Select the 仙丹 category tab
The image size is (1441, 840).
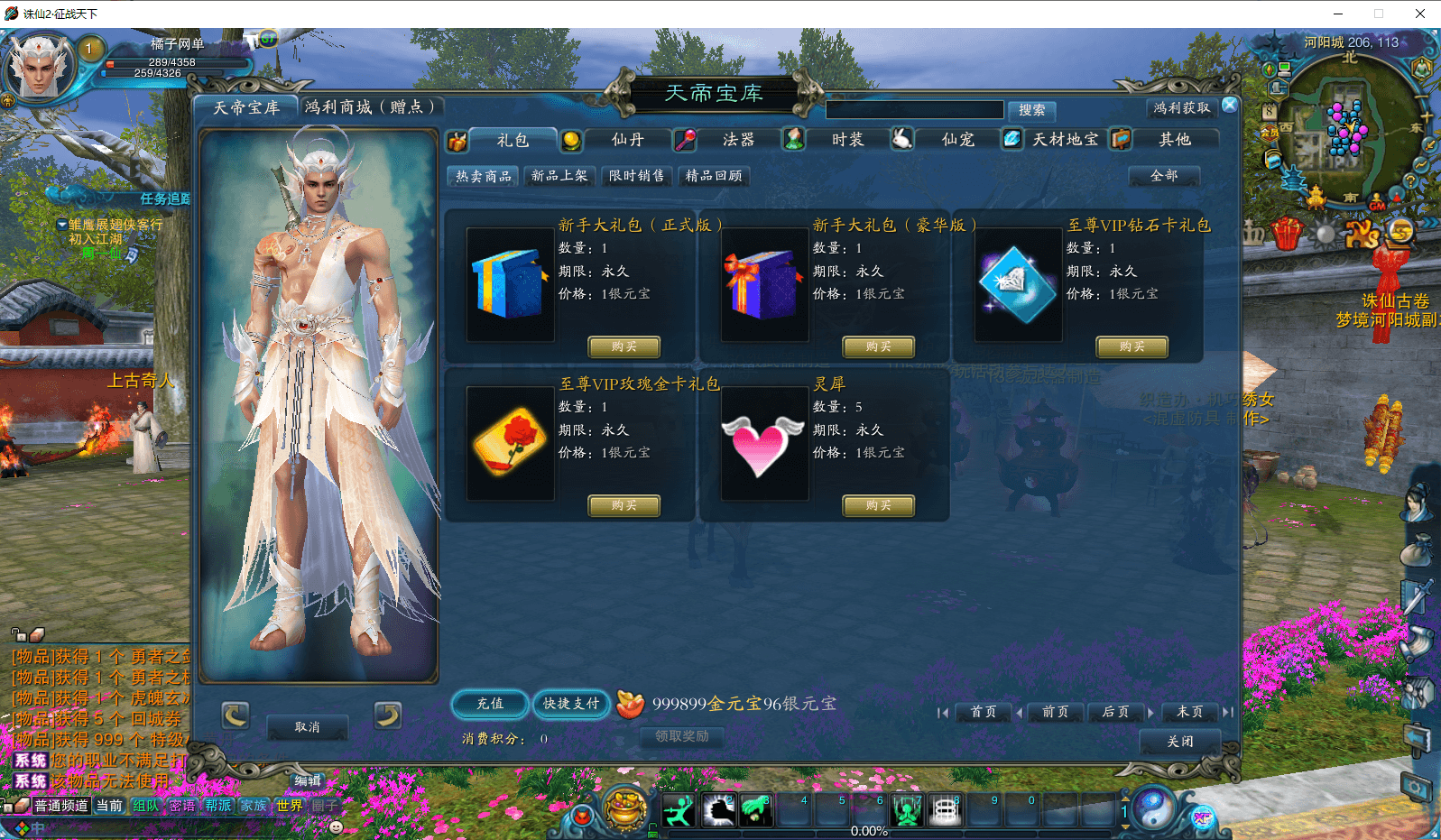tap(627, 140)
